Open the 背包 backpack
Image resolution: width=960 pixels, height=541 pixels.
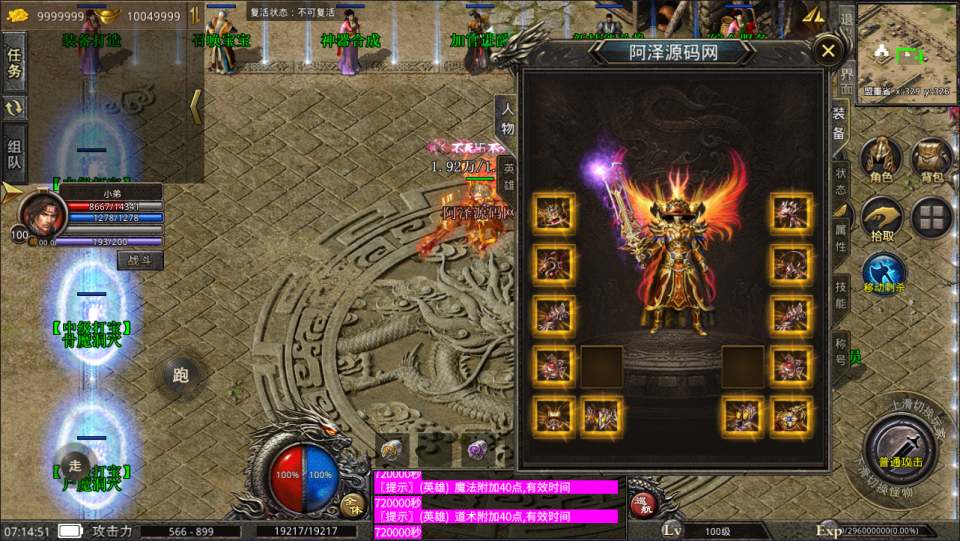[932, 161]
